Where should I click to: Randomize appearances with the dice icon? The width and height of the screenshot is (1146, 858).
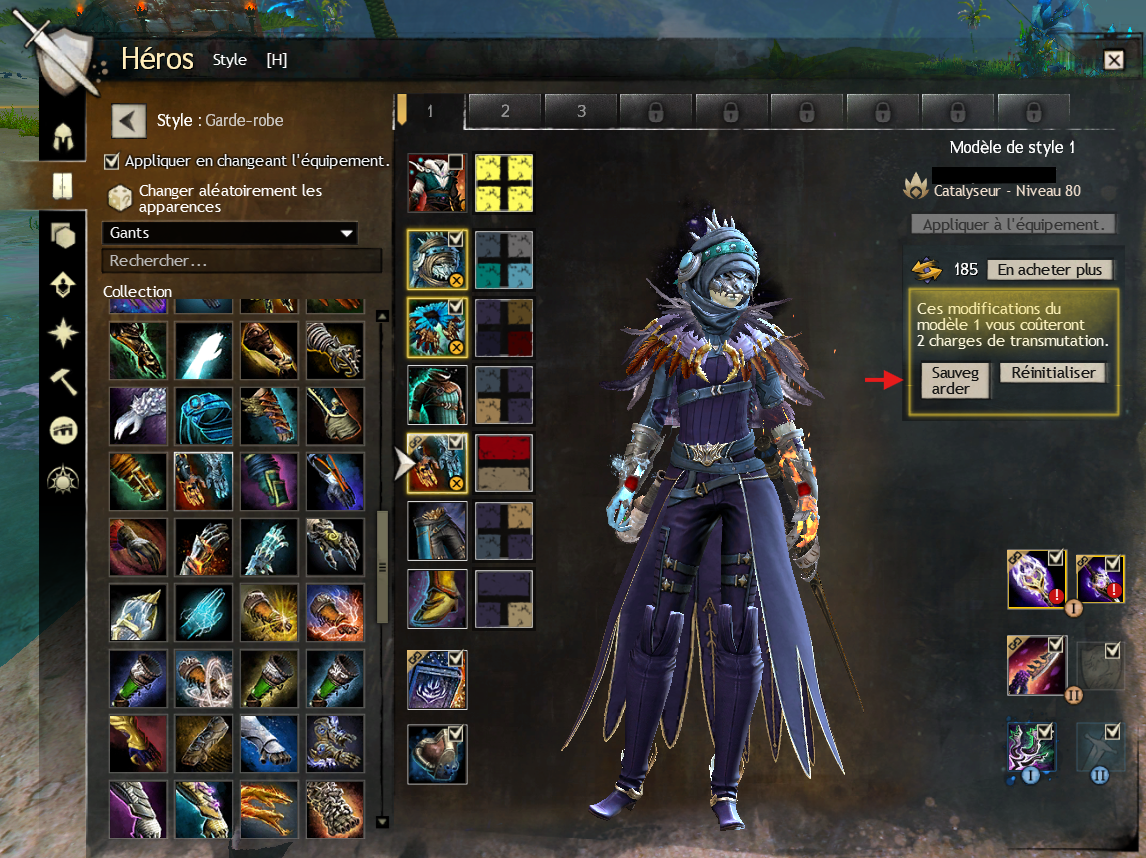(120, 197)
